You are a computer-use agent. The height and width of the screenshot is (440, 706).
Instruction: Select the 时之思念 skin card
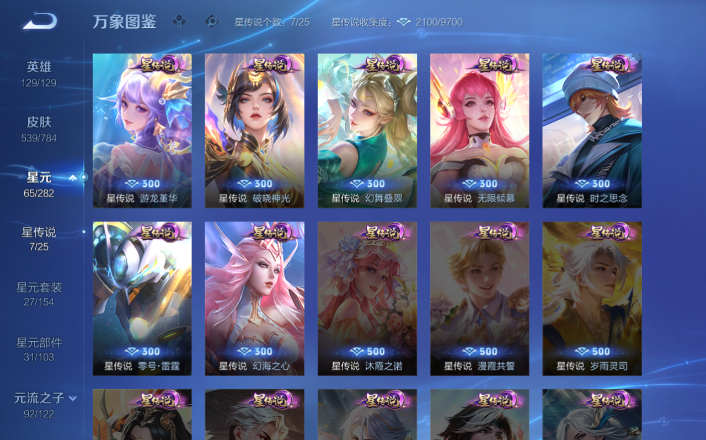[x=592, y=128]
